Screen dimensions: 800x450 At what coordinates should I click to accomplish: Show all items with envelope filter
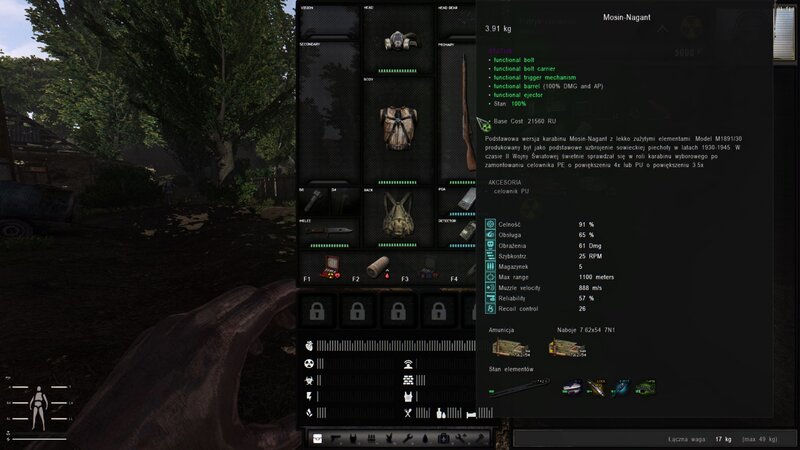319,438
